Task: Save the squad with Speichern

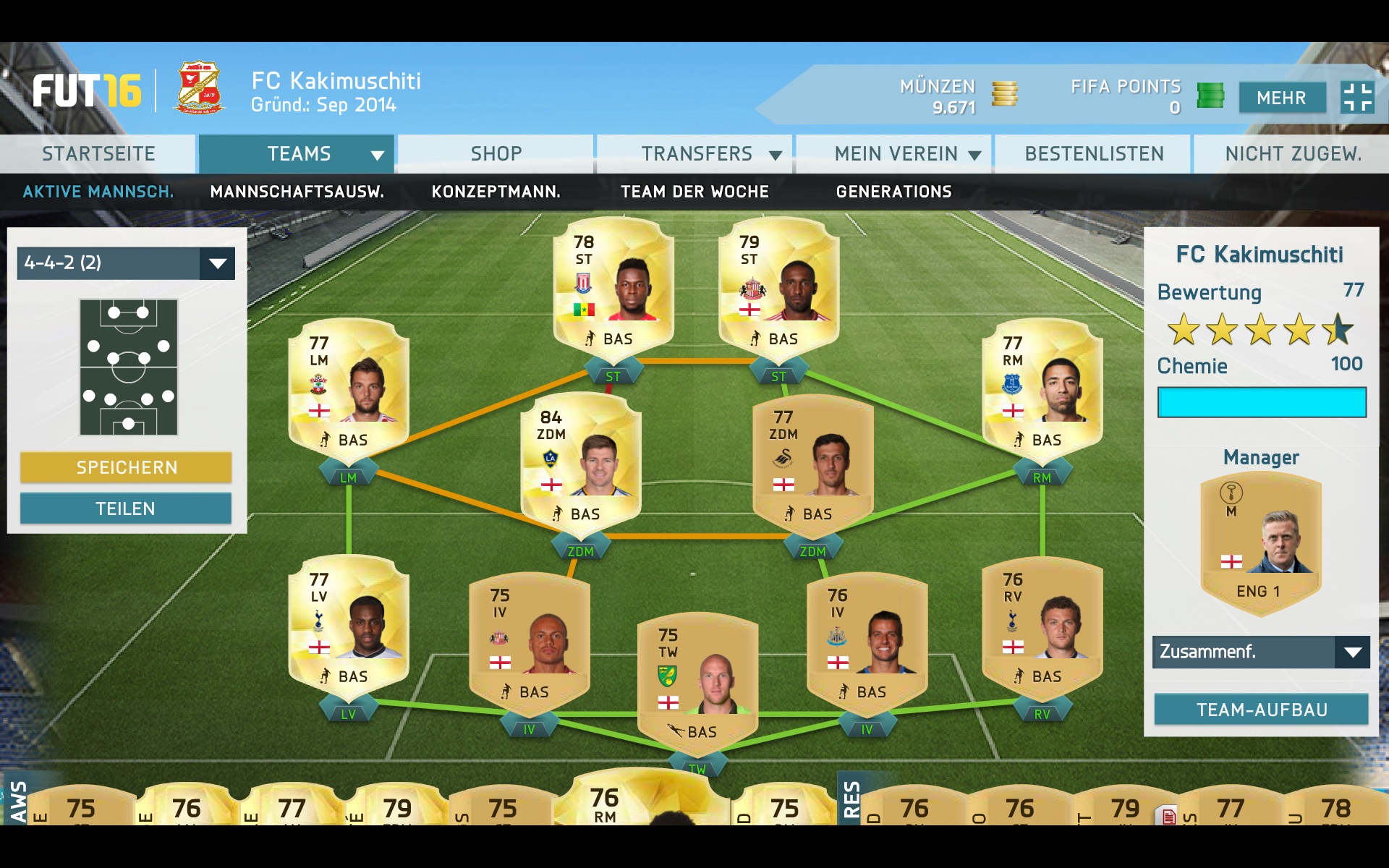Action: click(x=126, y=467)
